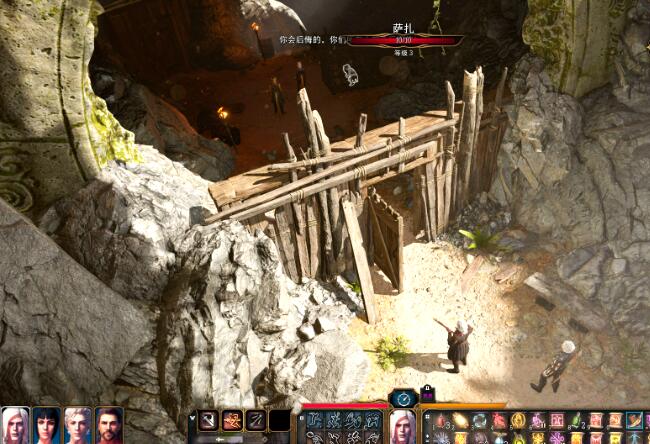Select the white-haired party member portrait

coord(15,425)
